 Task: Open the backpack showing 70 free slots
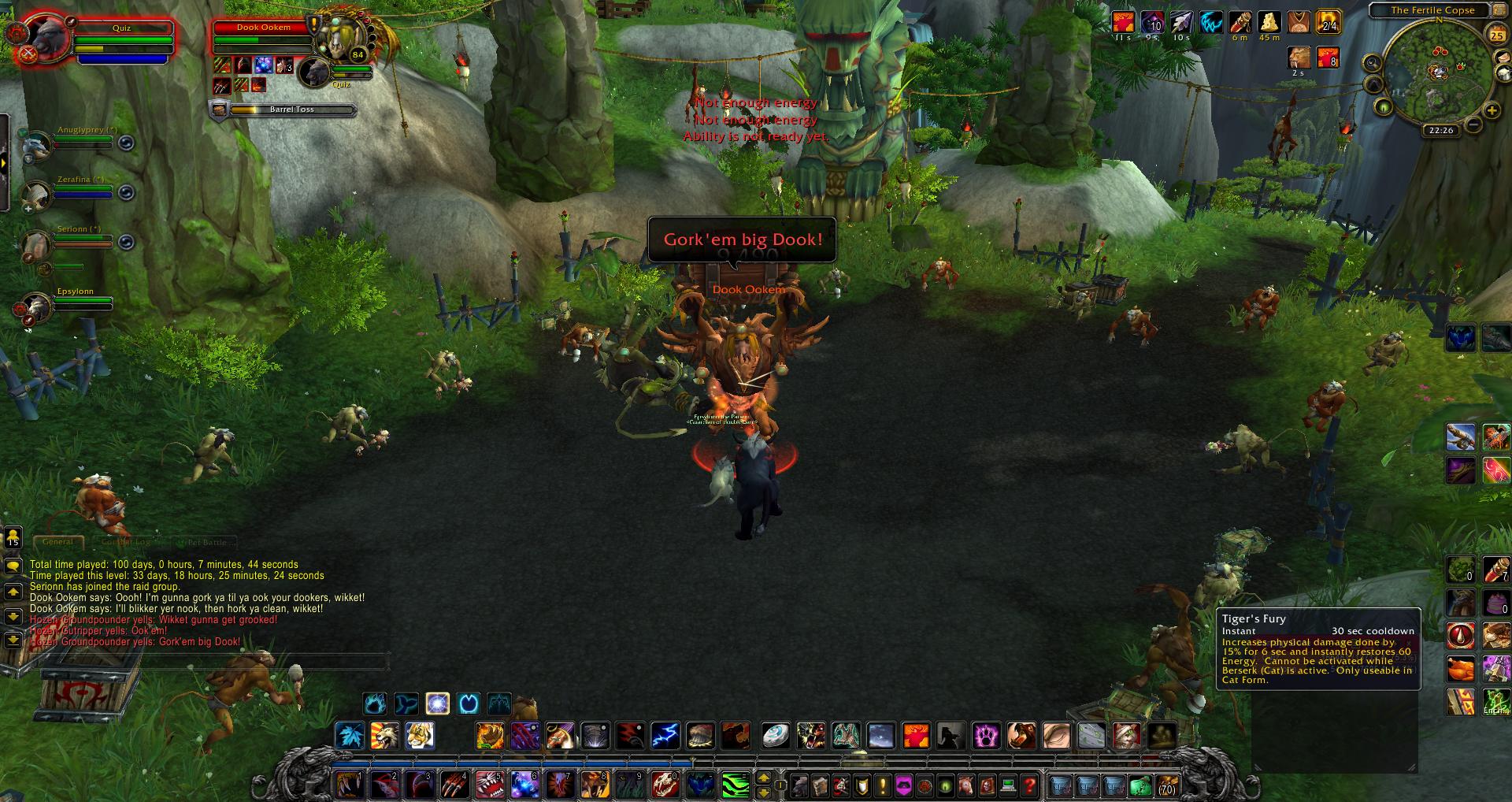click(x=1166, y=785)
